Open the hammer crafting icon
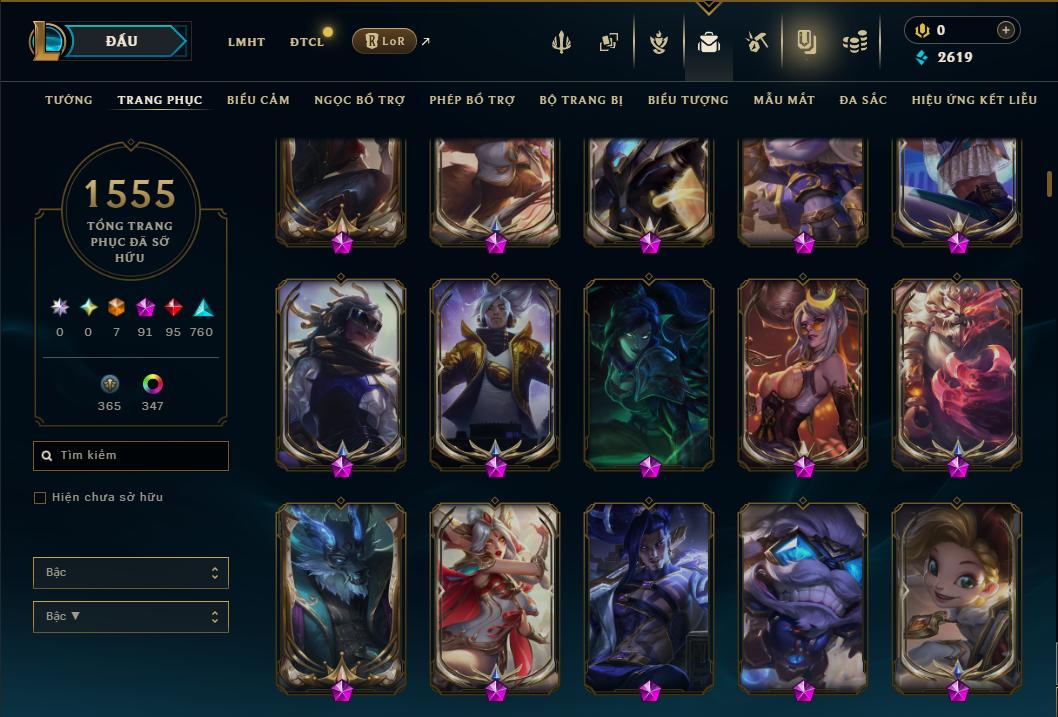1058x717 pixels. point(756,42)
